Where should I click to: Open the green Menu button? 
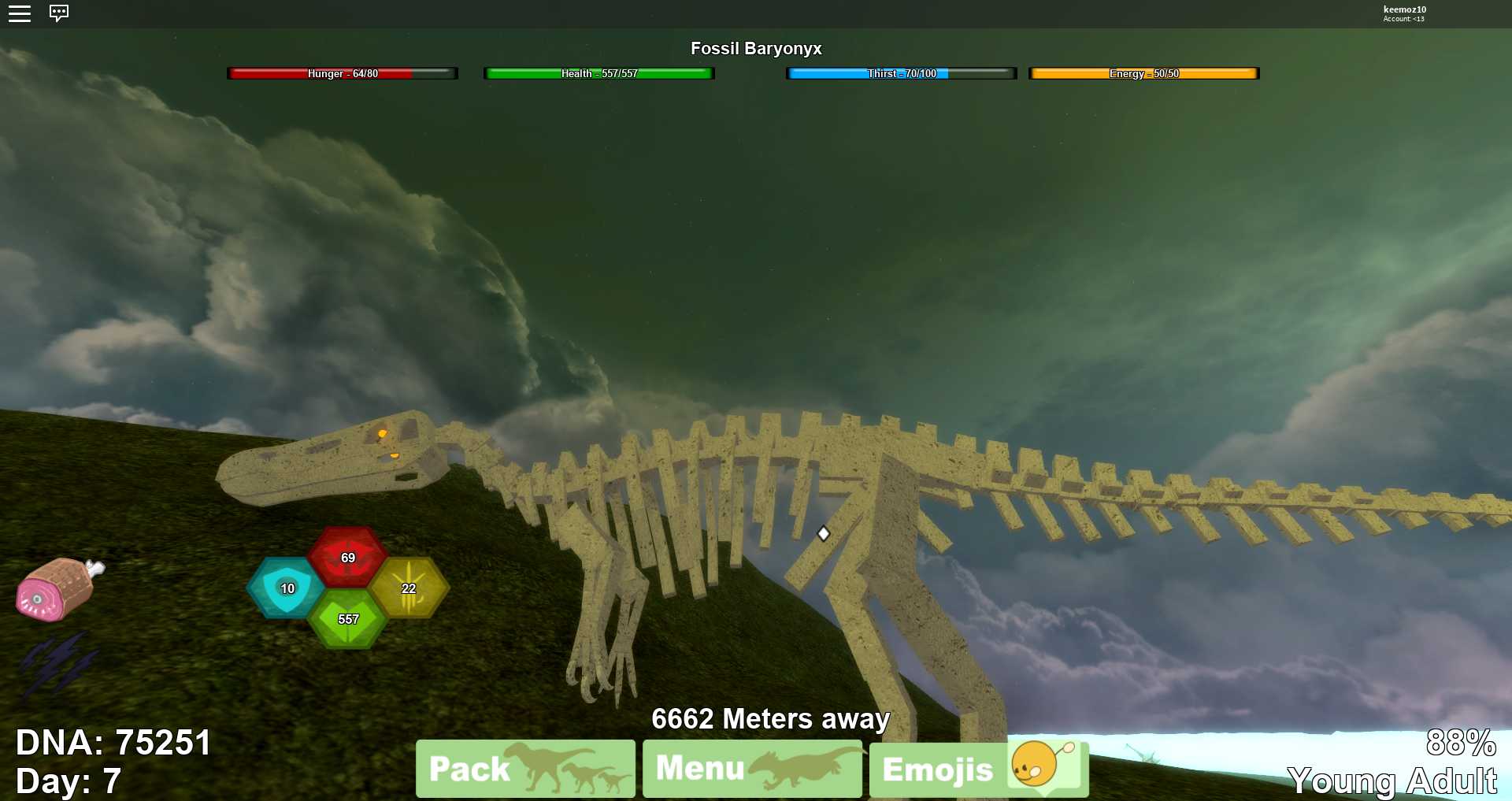point(752,768)
